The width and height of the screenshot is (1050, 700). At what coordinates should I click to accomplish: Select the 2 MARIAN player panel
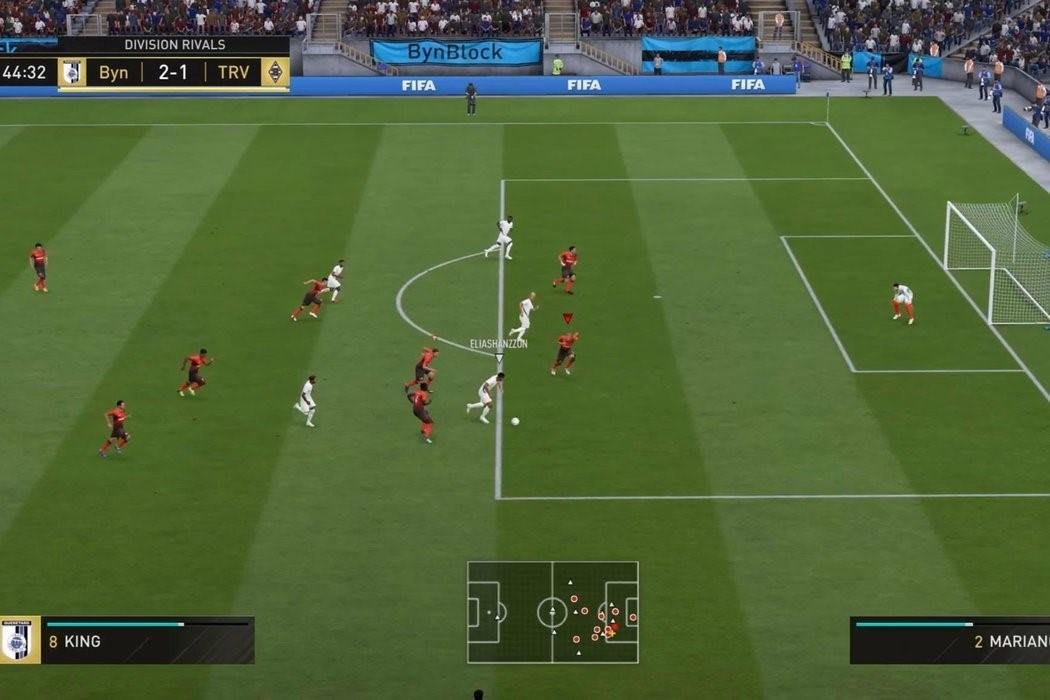coord(949,641)
